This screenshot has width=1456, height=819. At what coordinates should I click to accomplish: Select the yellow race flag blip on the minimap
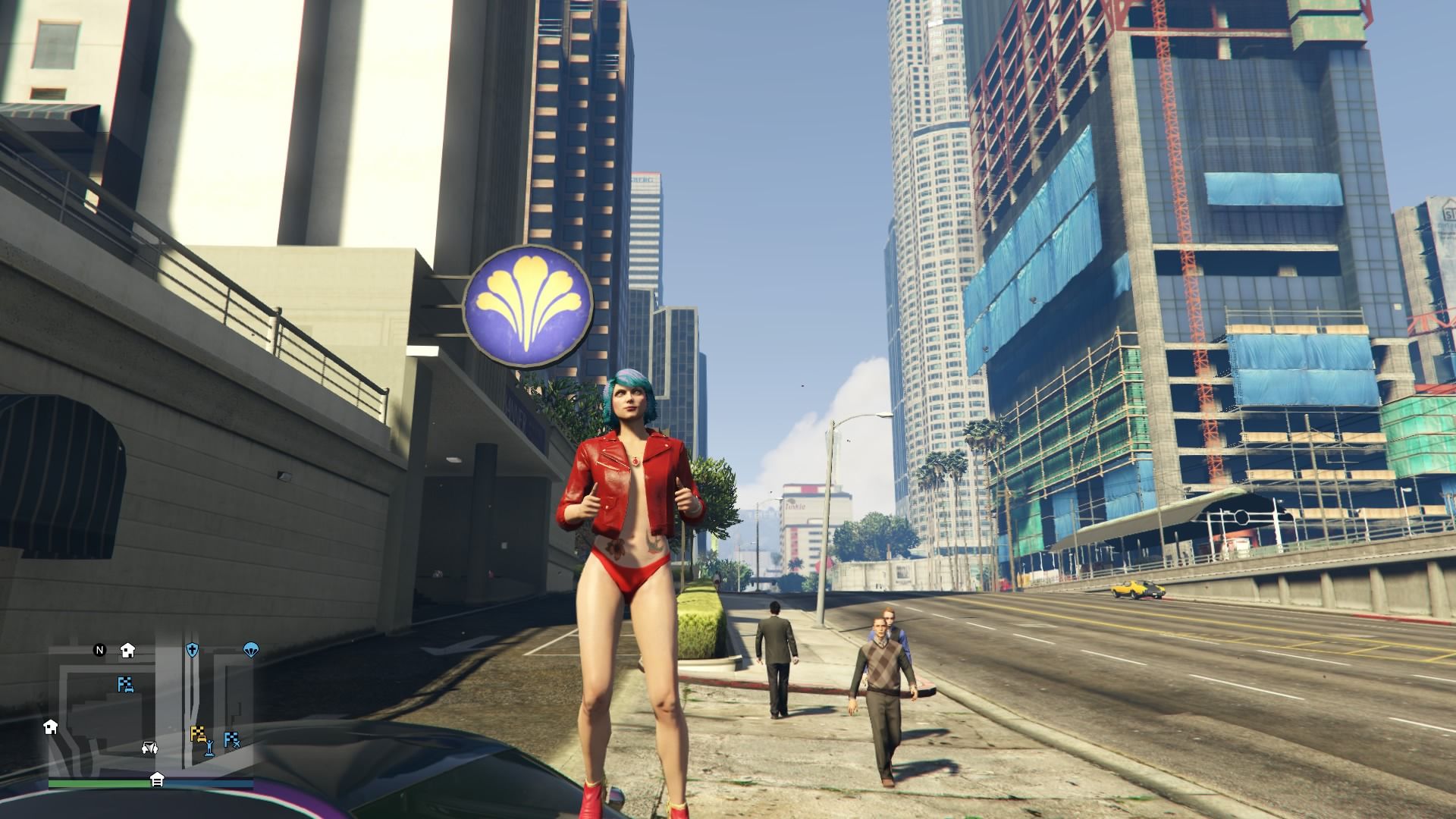click(198, 733)
